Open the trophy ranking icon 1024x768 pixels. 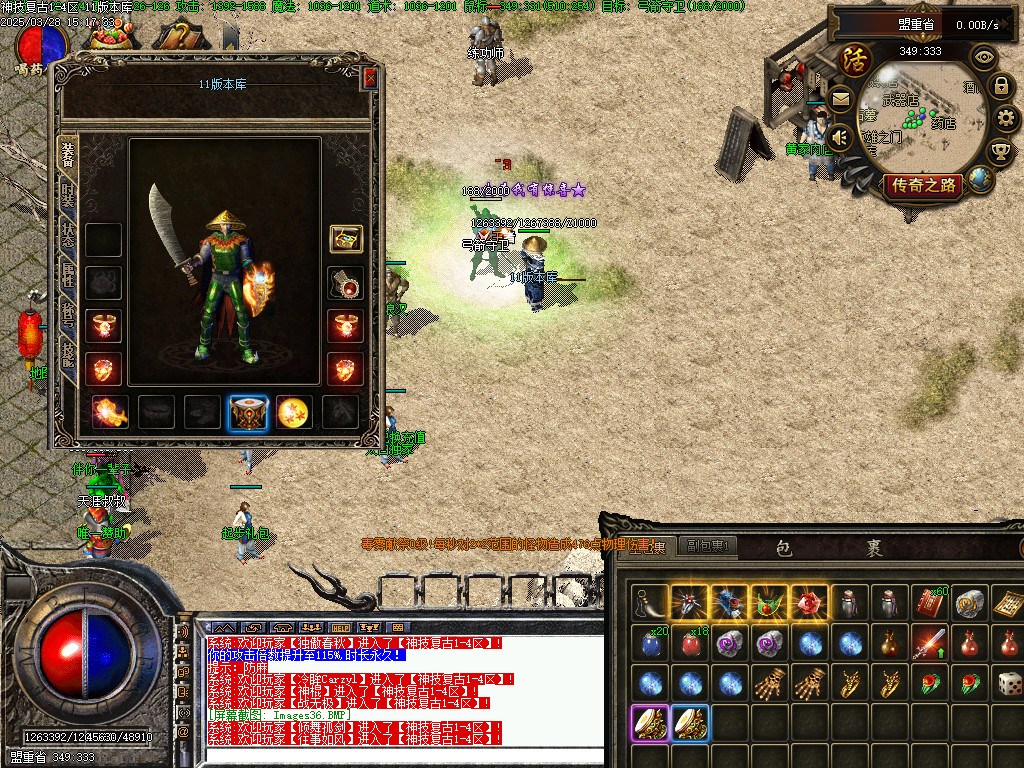point(999,151)
